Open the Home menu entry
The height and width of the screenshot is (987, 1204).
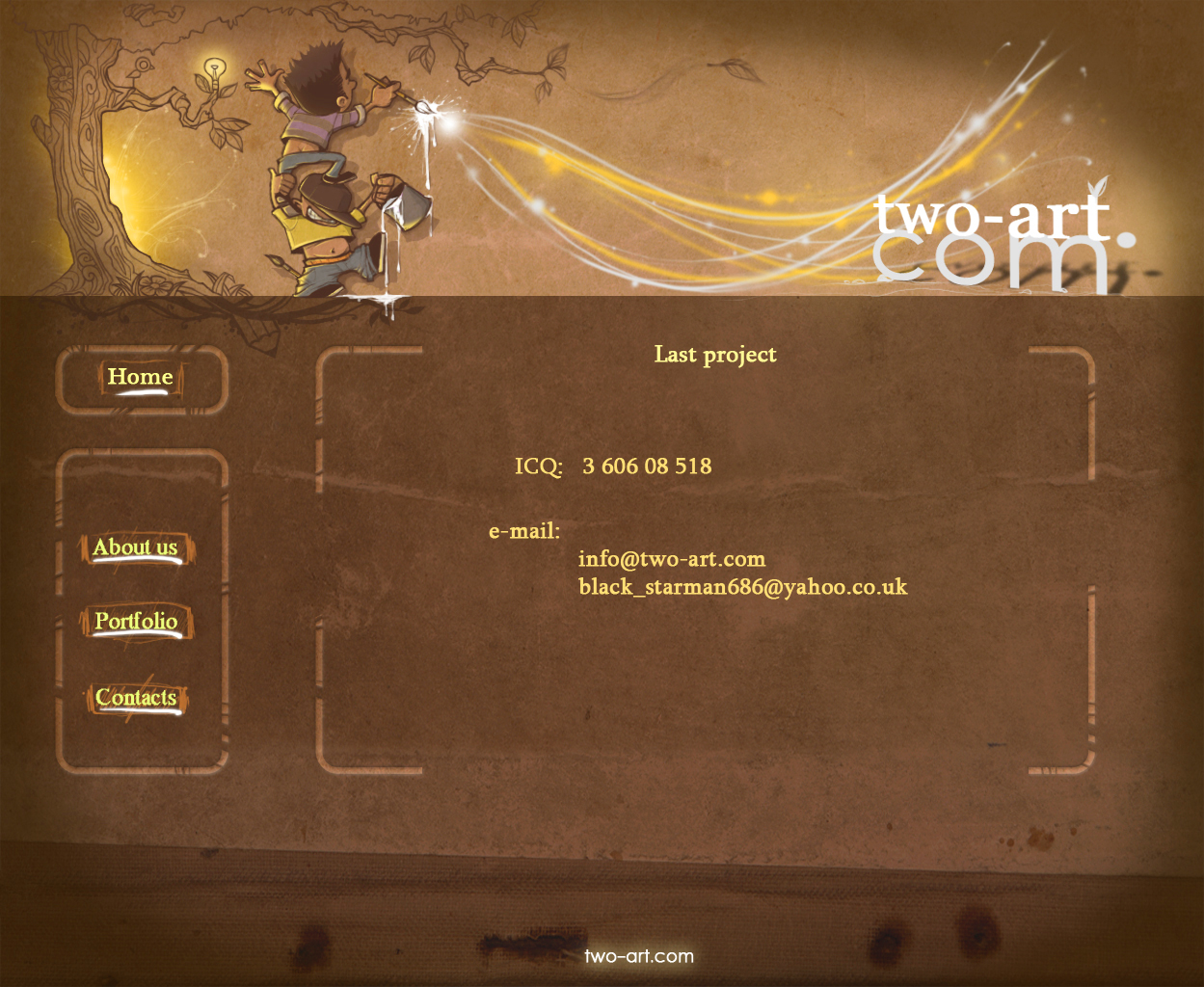pyautogui.click(x=141, y=377)
